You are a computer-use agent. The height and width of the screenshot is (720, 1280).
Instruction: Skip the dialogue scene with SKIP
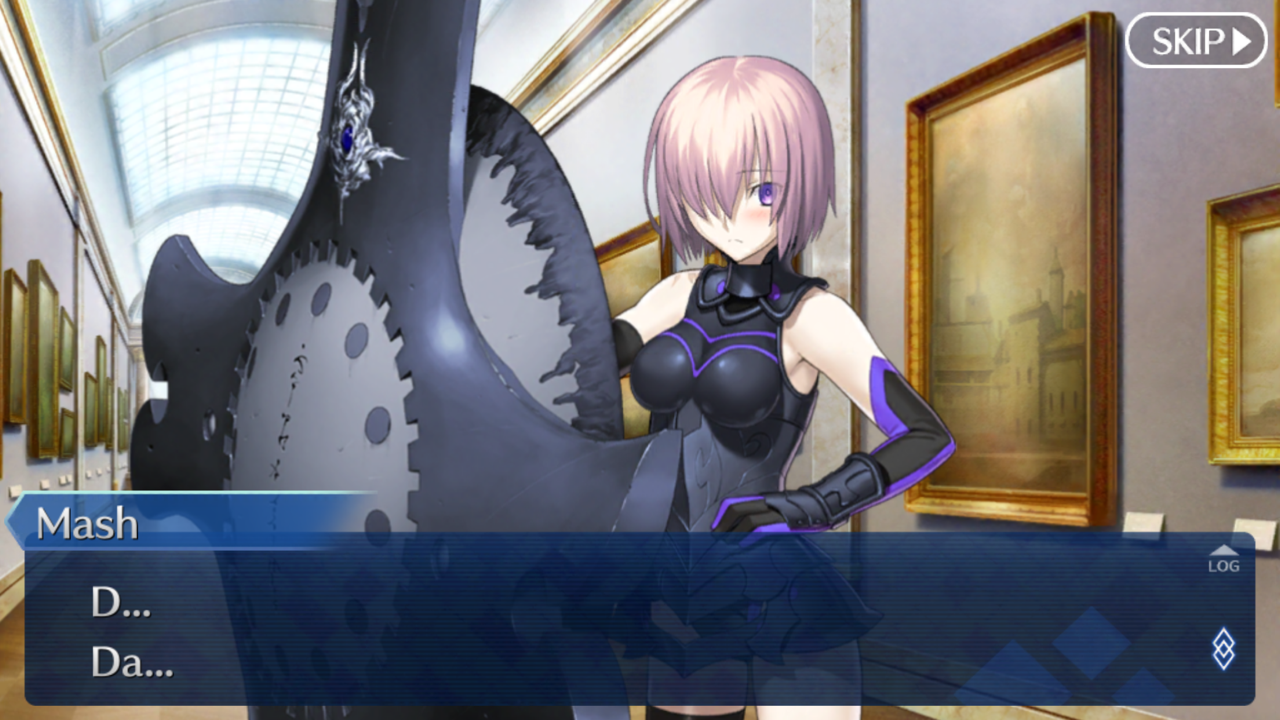(1196, 41)
